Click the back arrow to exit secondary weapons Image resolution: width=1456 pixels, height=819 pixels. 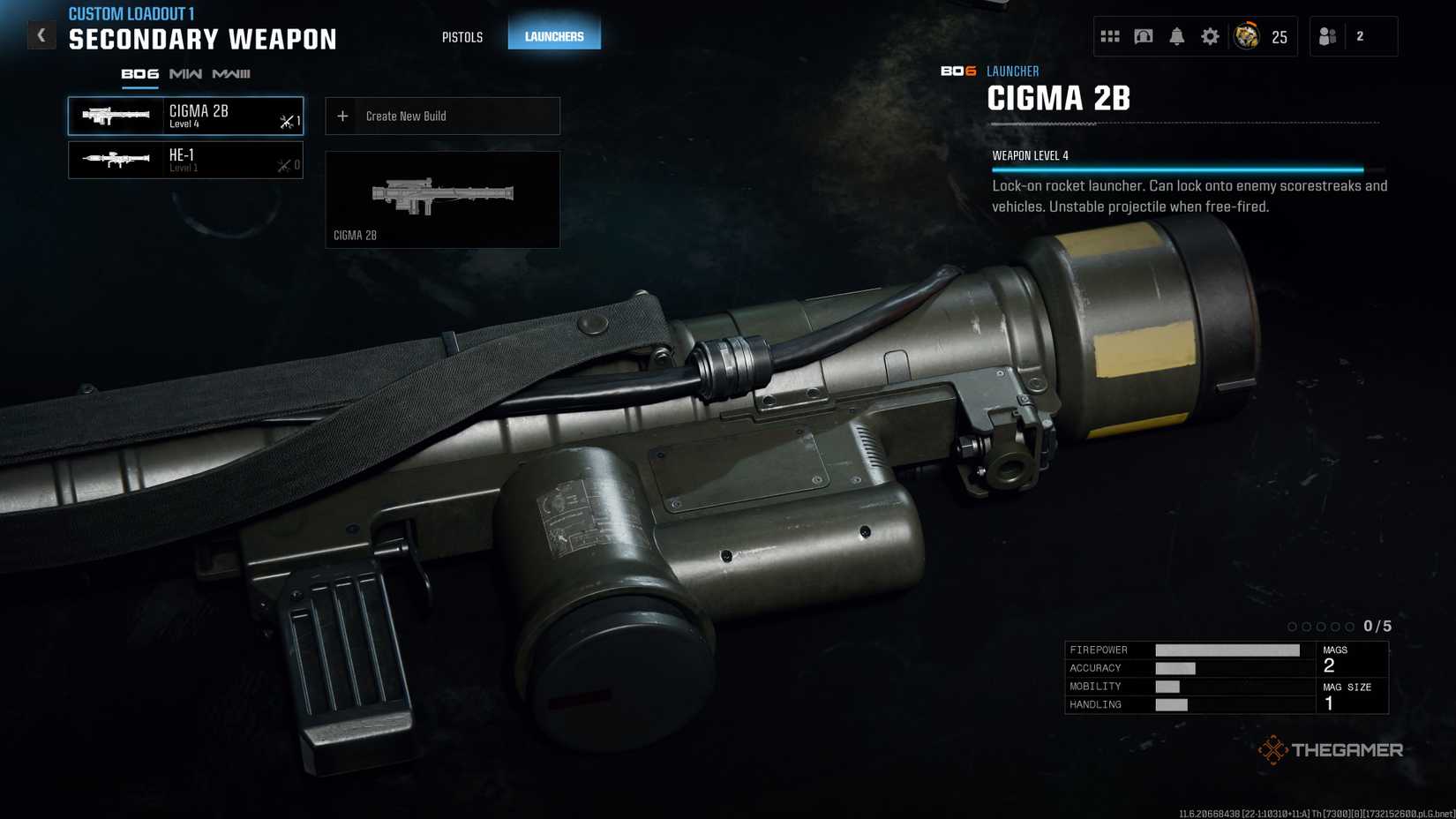click(41, 34)
